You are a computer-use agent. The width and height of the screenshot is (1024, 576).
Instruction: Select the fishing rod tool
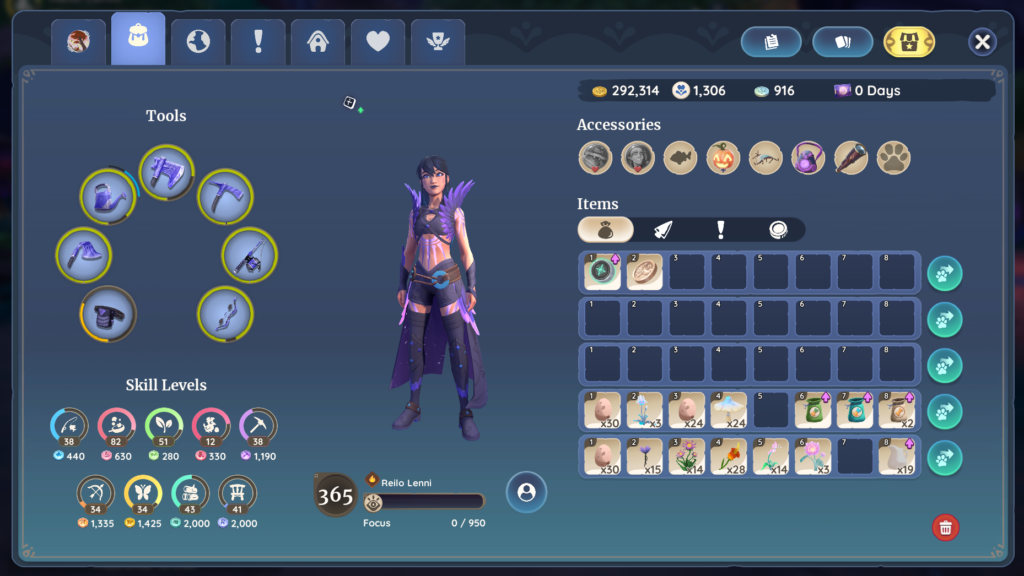pos(248,255)
